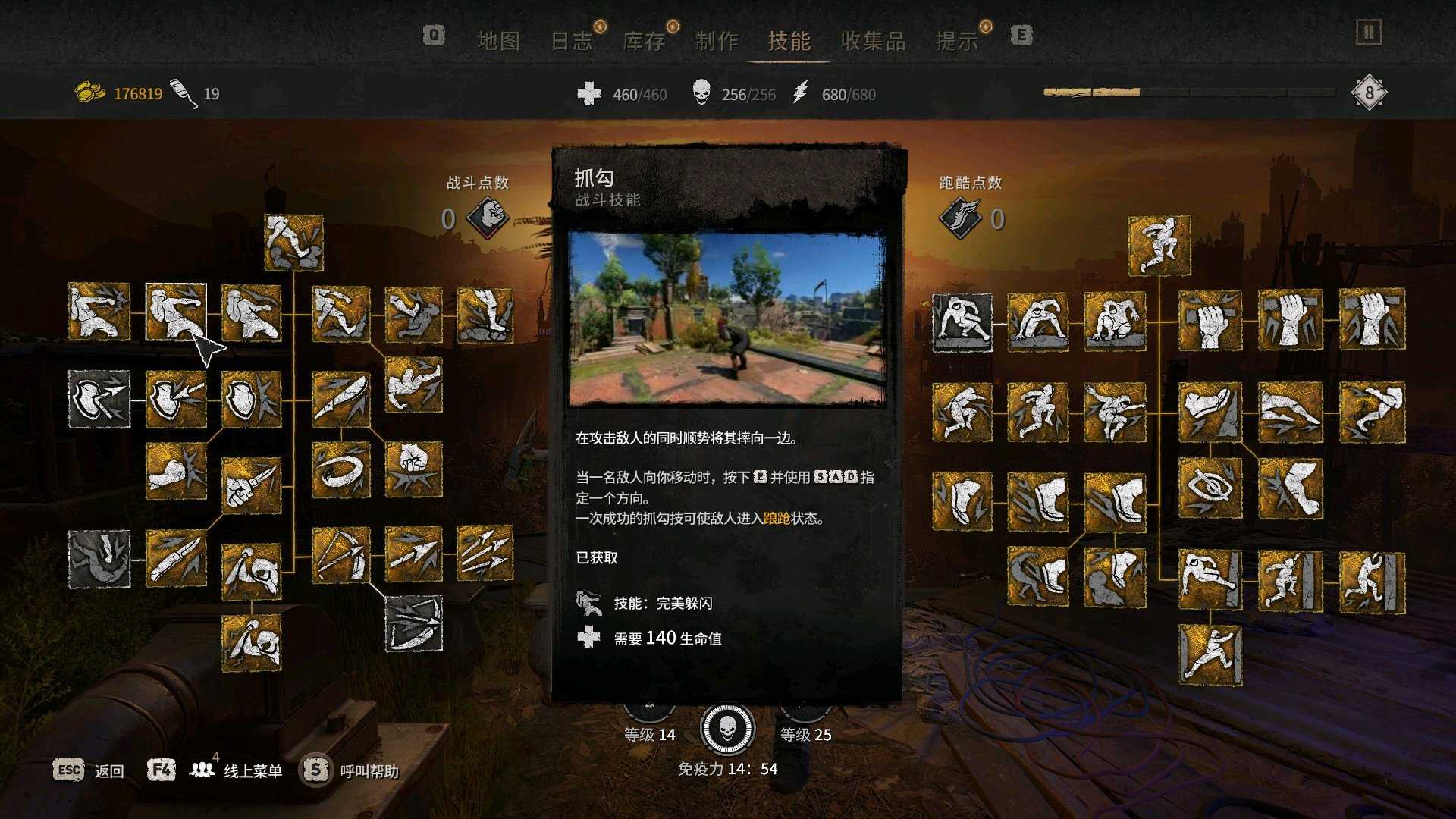1456x819 pixels.
Task: Click the Q key icon beside the tabs
Action: tap(432, 36)
